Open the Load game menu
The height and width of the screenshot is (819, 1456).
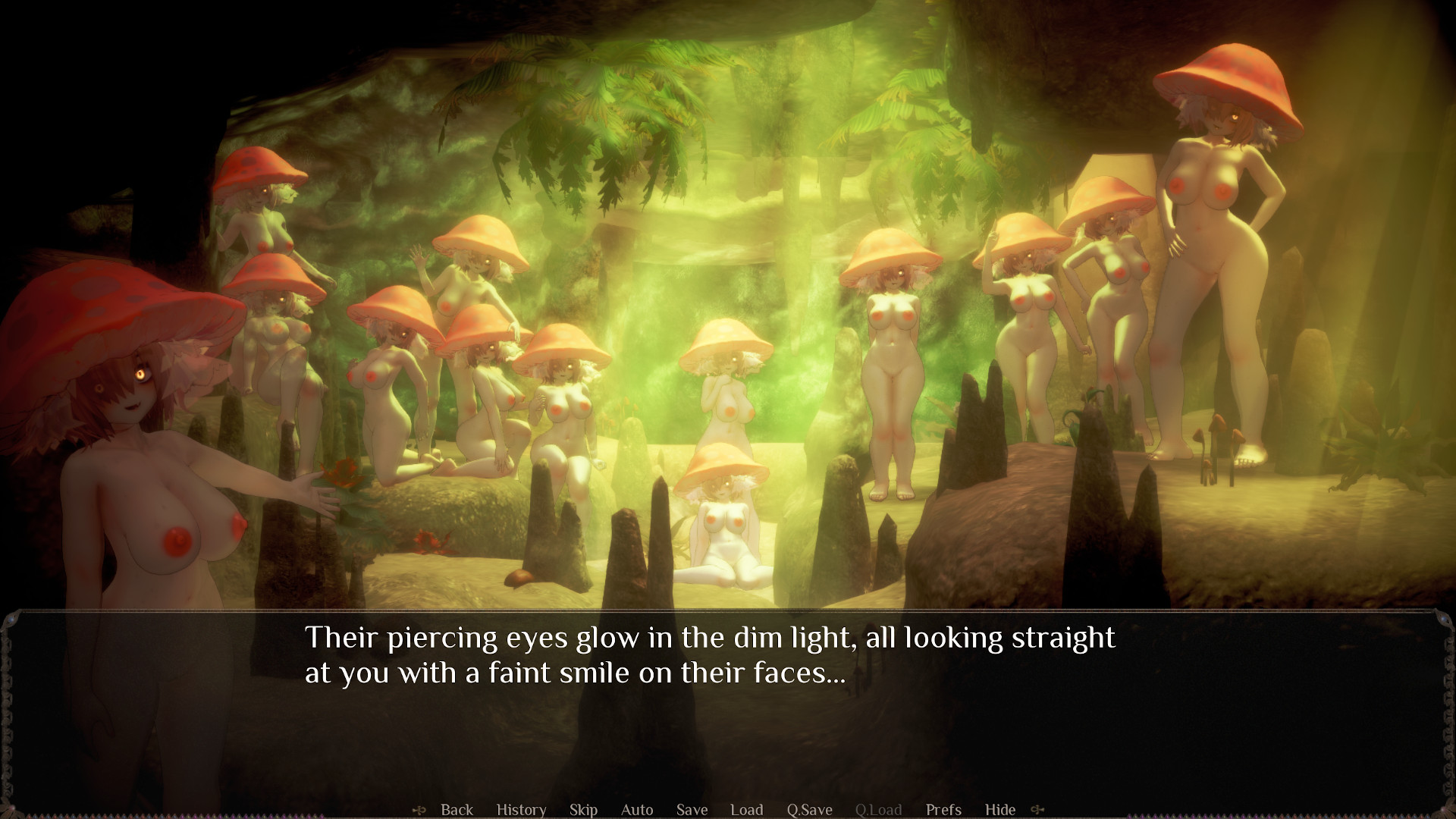pos(746,809)
